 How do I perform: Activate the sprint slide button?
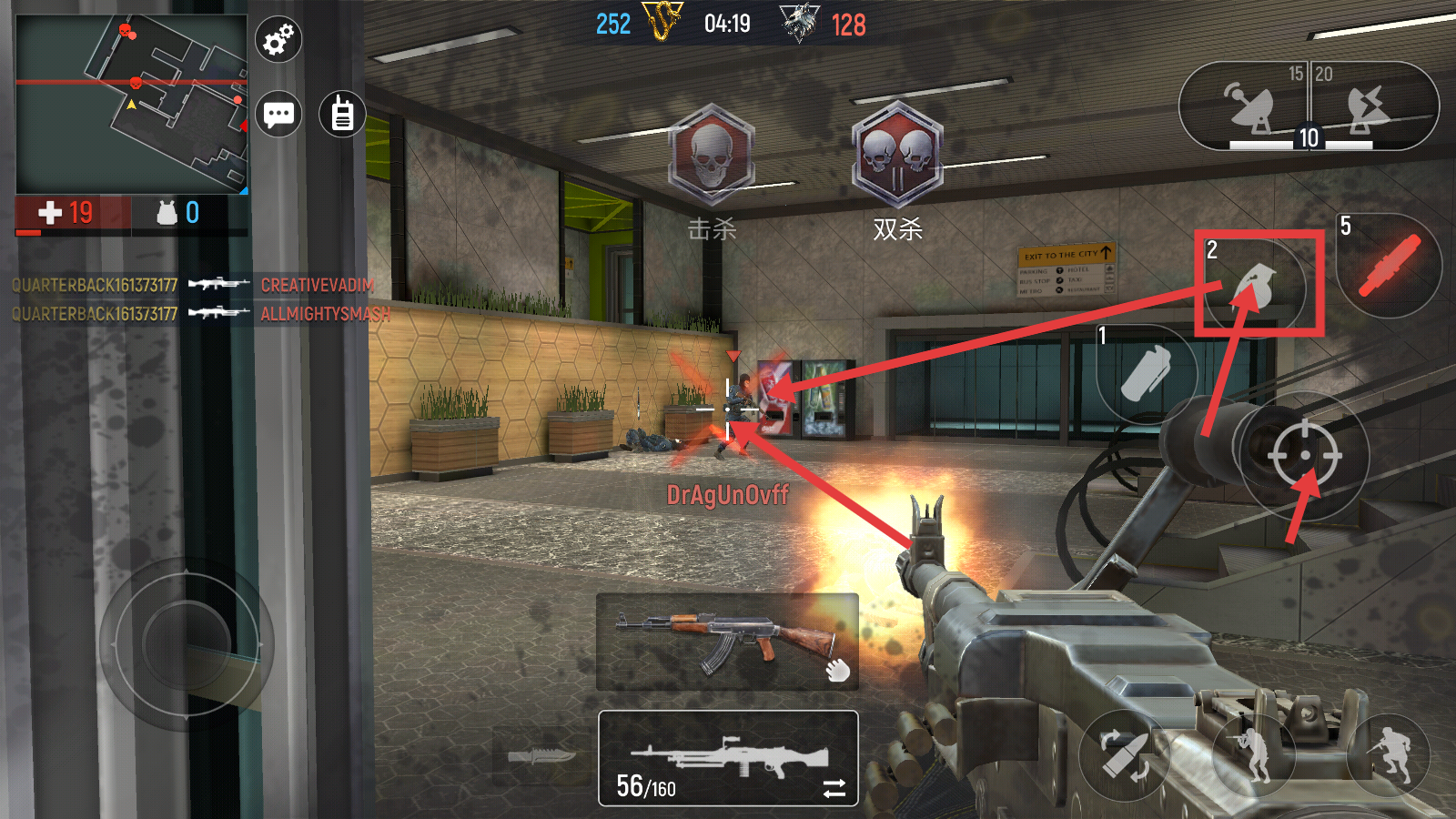[1389, 753]
